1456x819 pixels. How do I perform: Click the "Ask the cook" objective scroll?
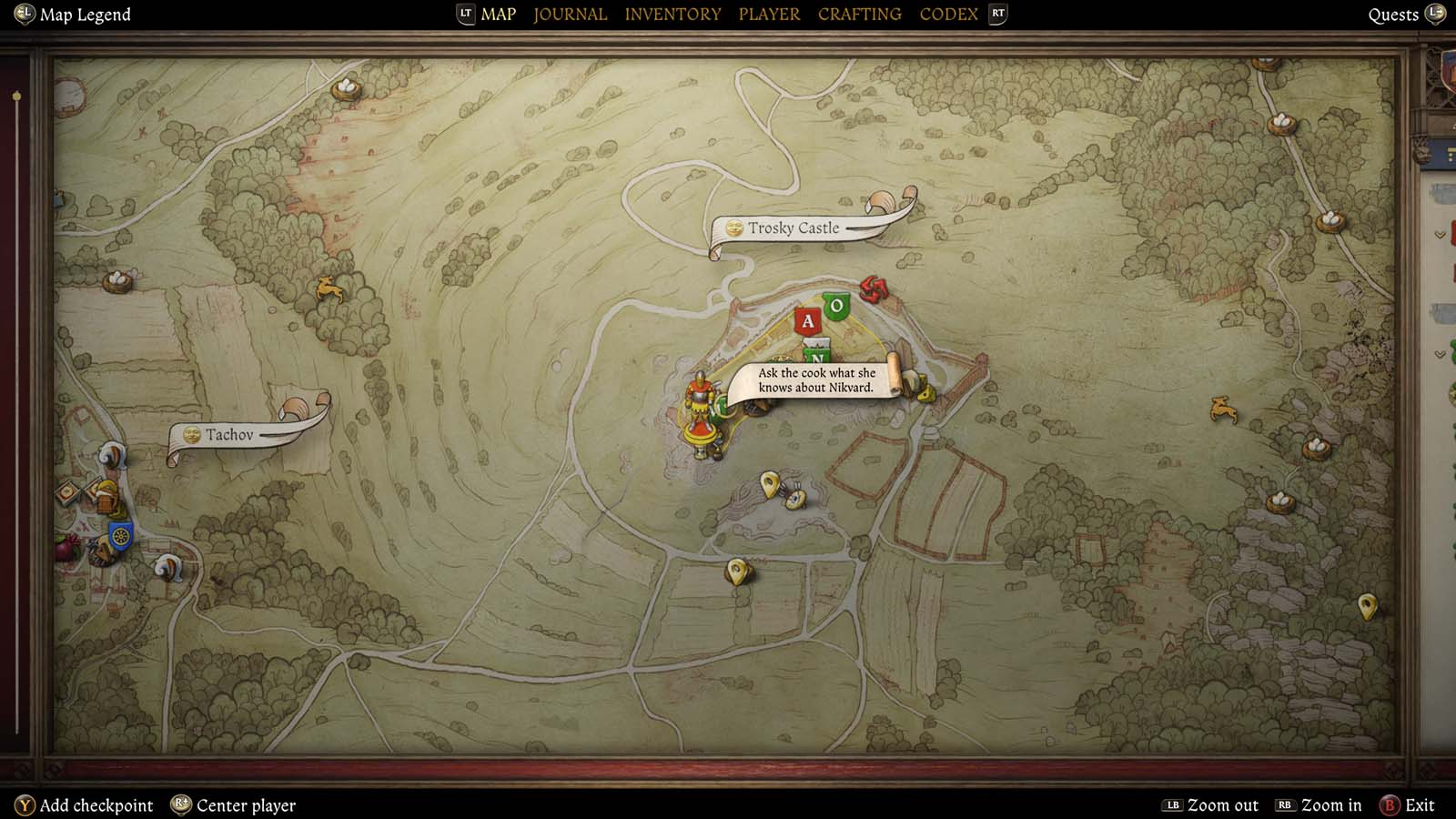click(814, 380)
